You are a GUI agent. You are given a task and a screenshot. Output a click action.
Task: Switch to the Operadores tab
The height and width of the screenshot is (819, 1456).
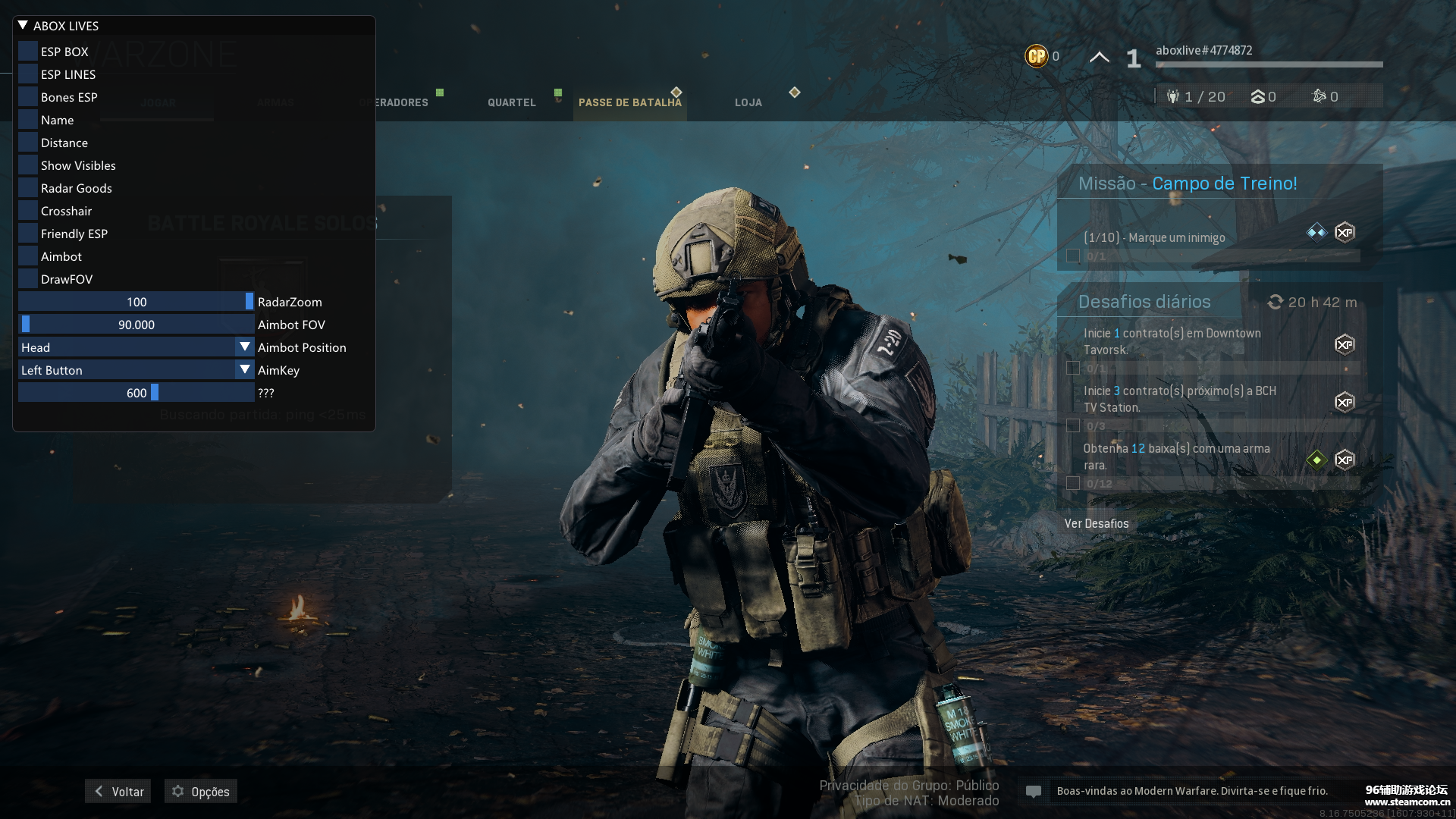tap(402, 102)
